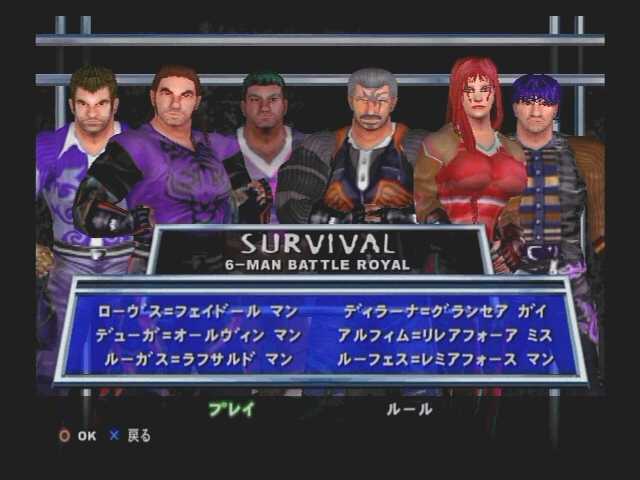Open the ルール (Rule) option
Image resolution: width=640 pixels, height=480 pixels.
(409, 408)
